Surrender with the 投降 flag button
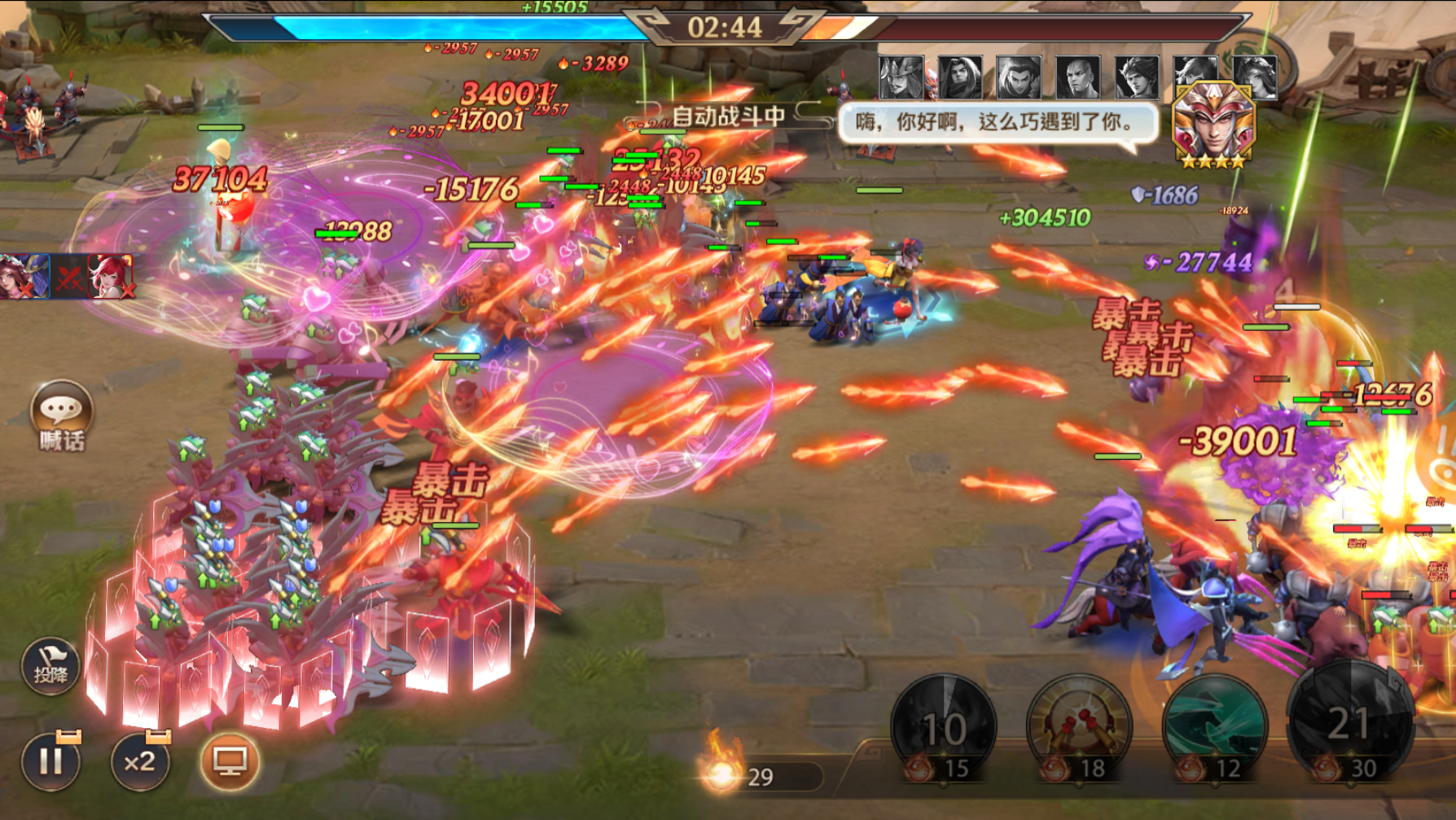The height and width of the screenshot is (820, 1456). 50,667
